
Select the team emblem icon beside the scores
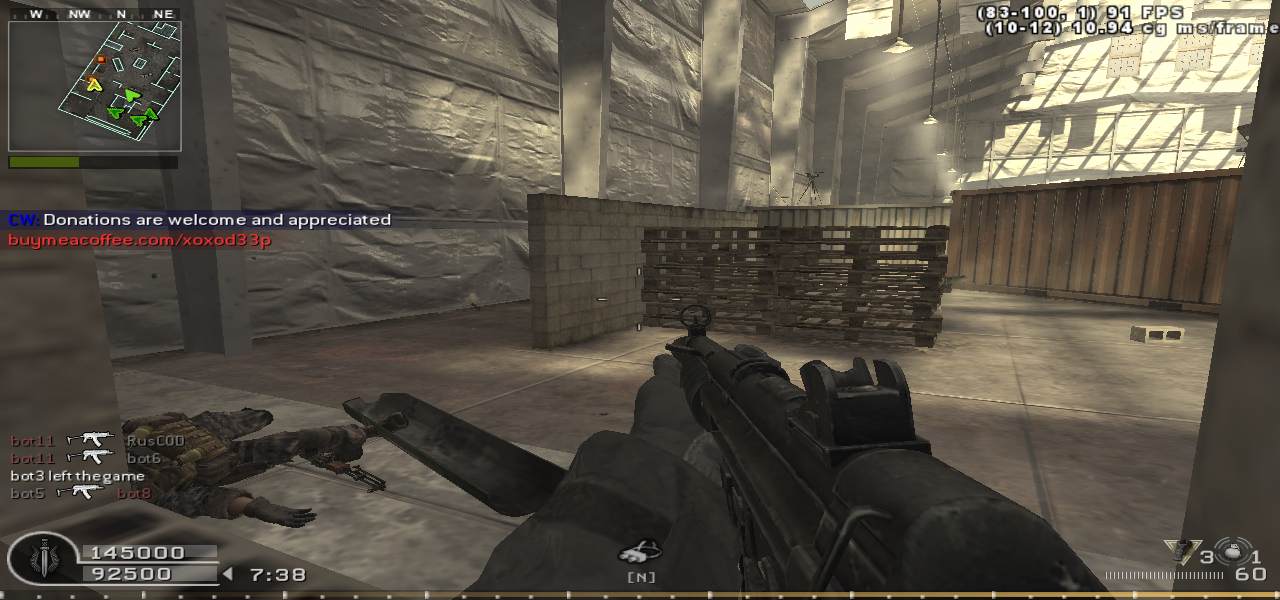pos(42,559)
